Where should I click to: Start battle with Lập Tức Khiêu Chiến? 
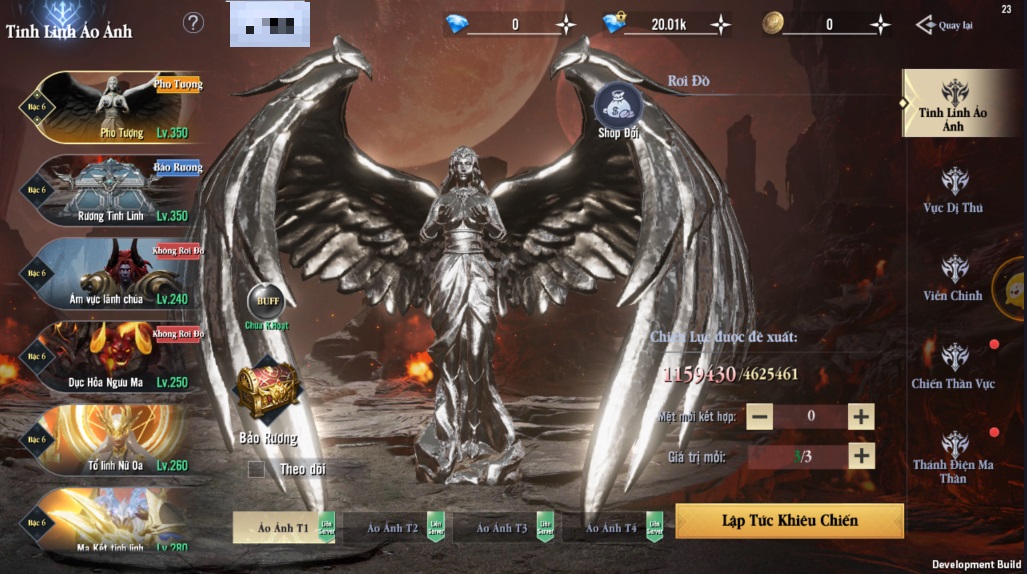(x=789, y=521)
